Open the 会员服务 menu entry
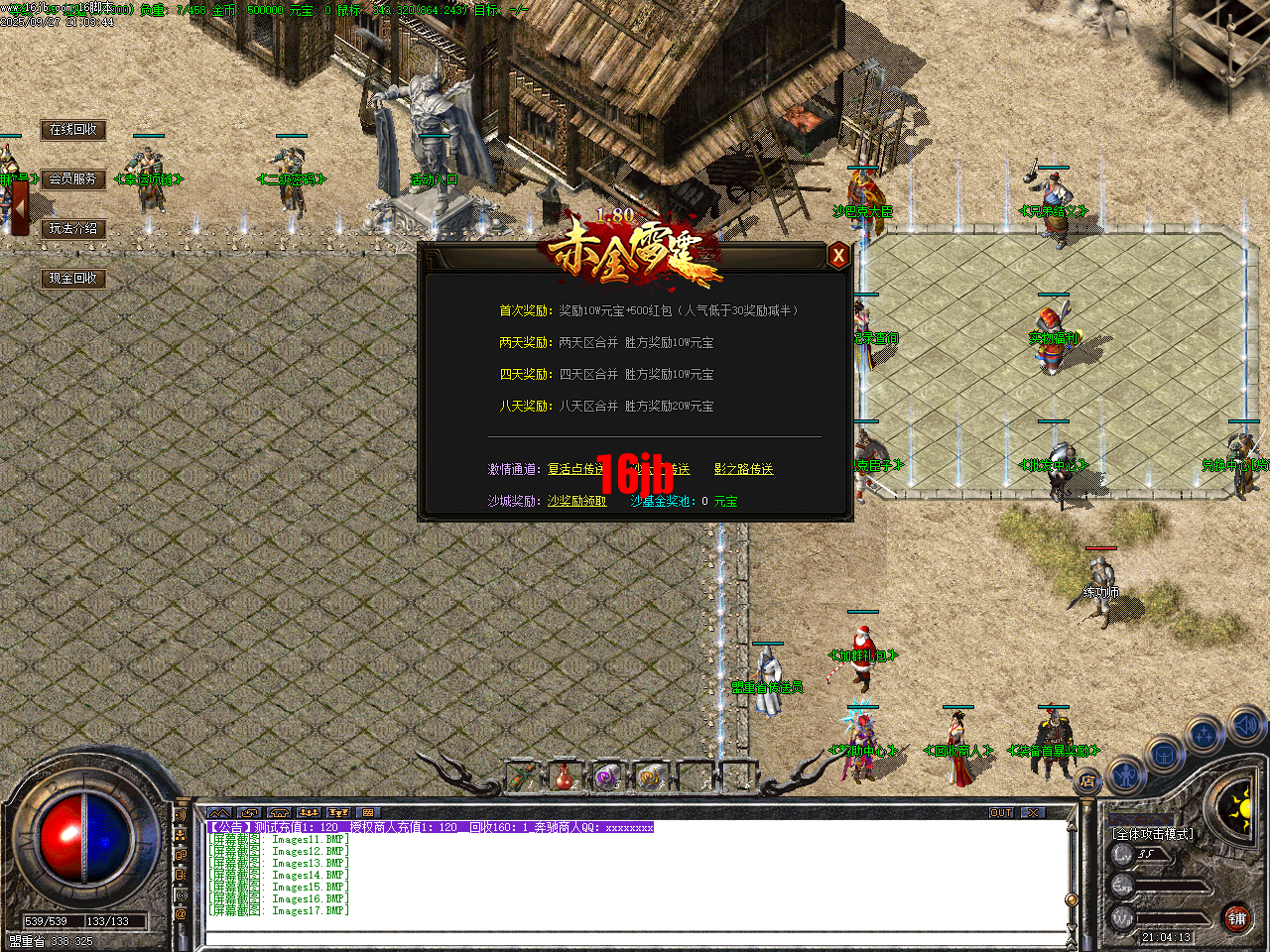The height and width of the screenshot is (952, 1270). [73, 179]
